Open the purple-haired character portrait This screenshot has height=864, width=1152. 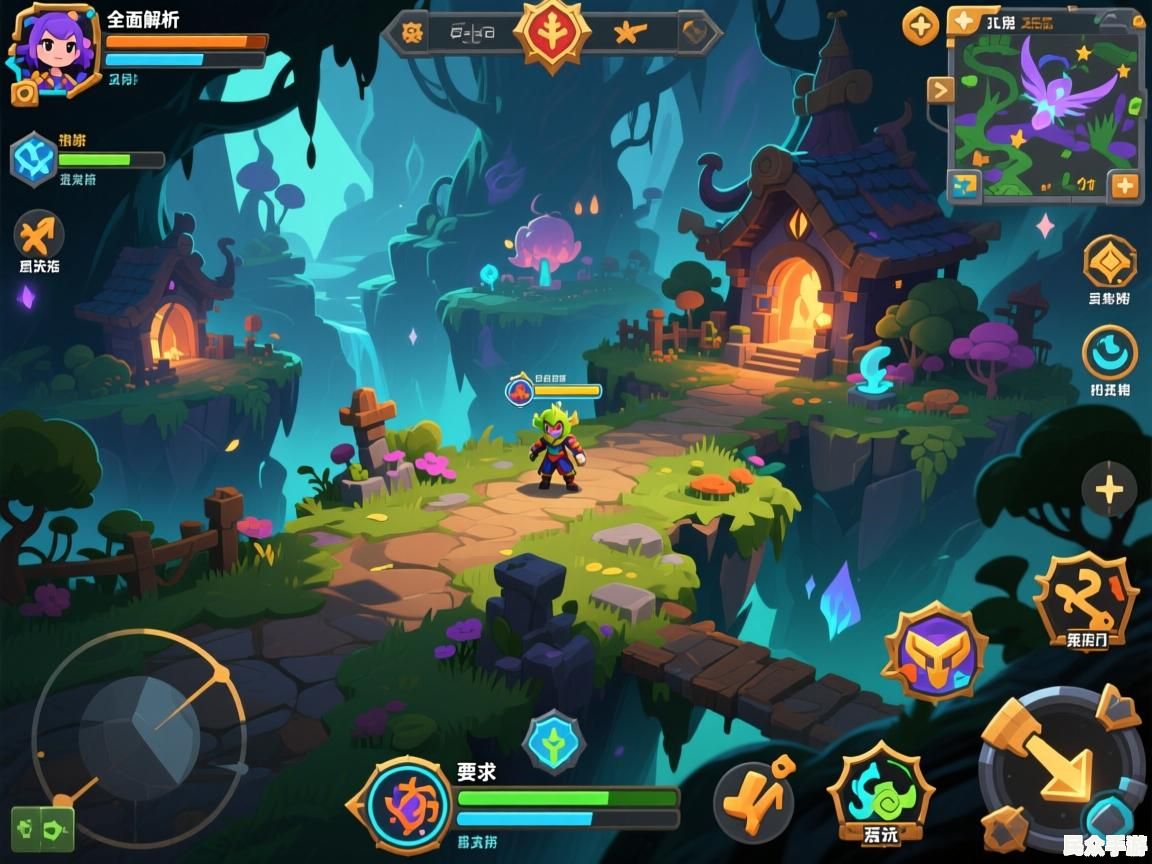(53, 50)
